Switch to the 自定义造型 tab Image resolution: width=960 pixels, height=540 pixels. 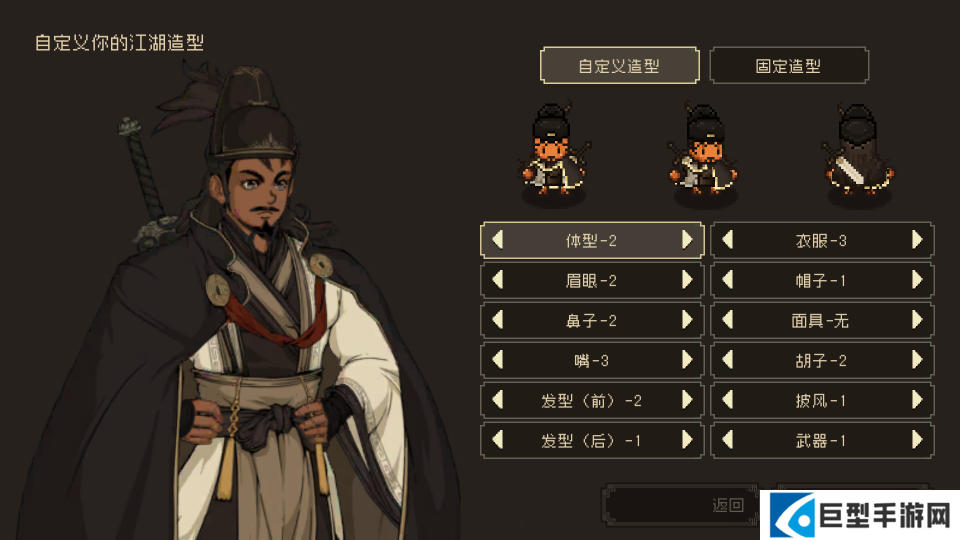[620, 66]
